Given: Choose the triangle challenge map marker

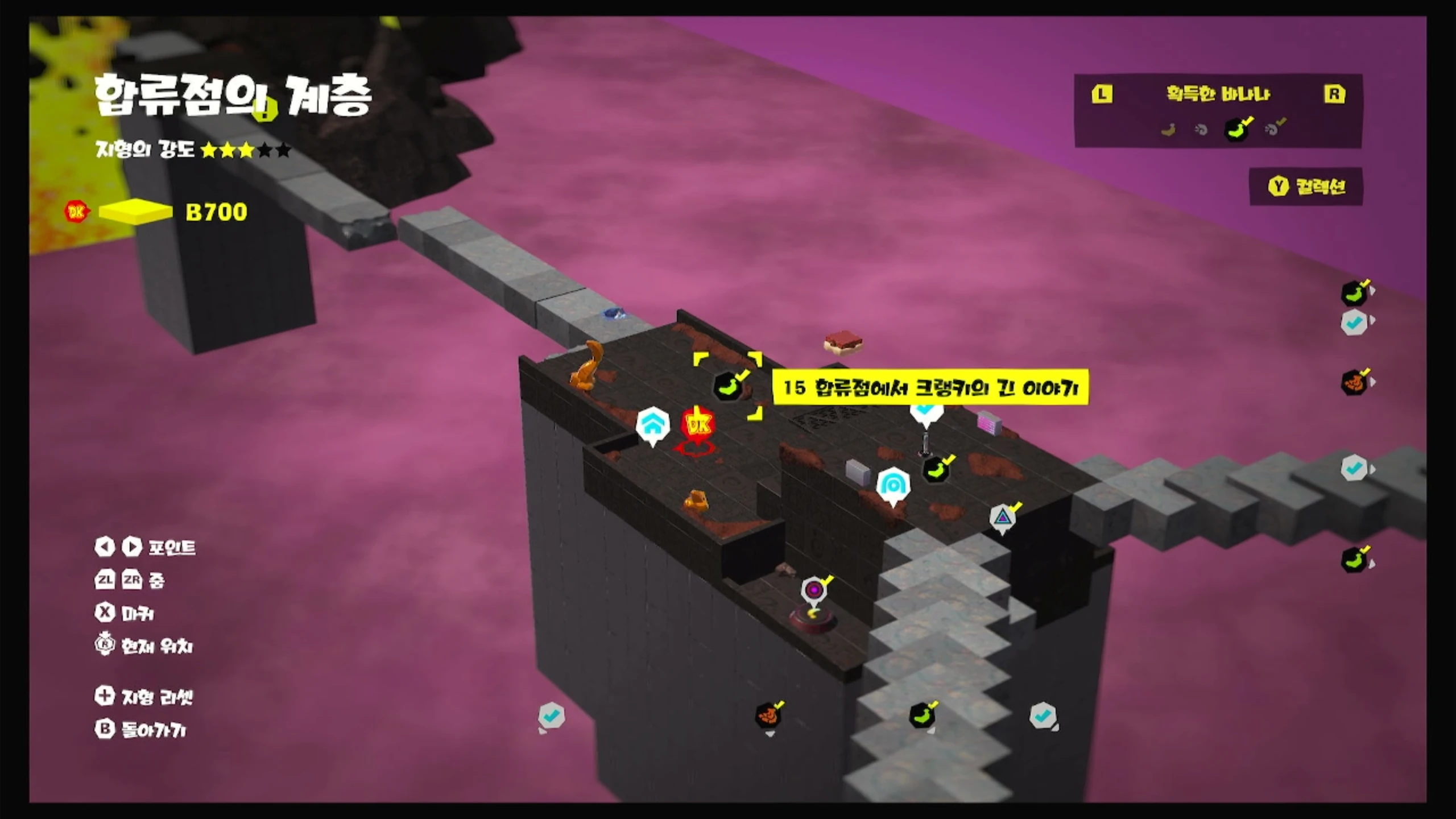Looking at the screenshot, I should 1002,518.
